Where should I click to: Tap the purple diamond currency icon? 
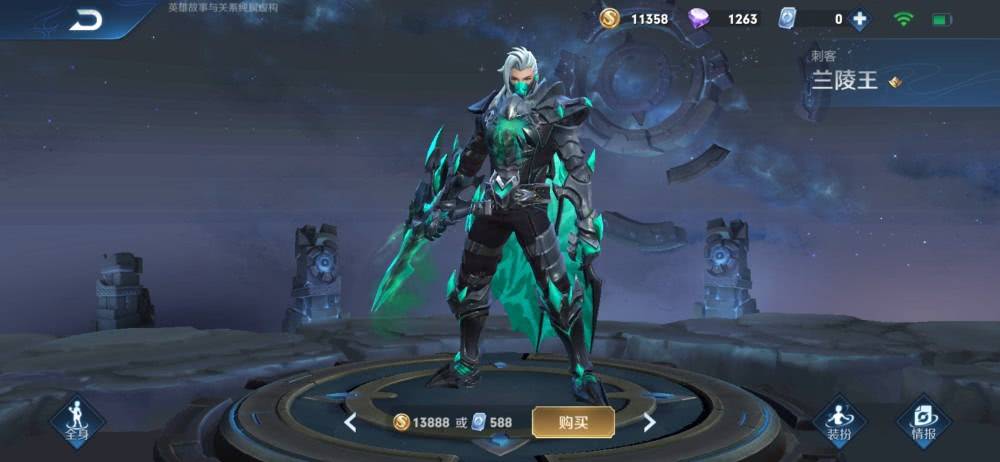pos(699,19)
